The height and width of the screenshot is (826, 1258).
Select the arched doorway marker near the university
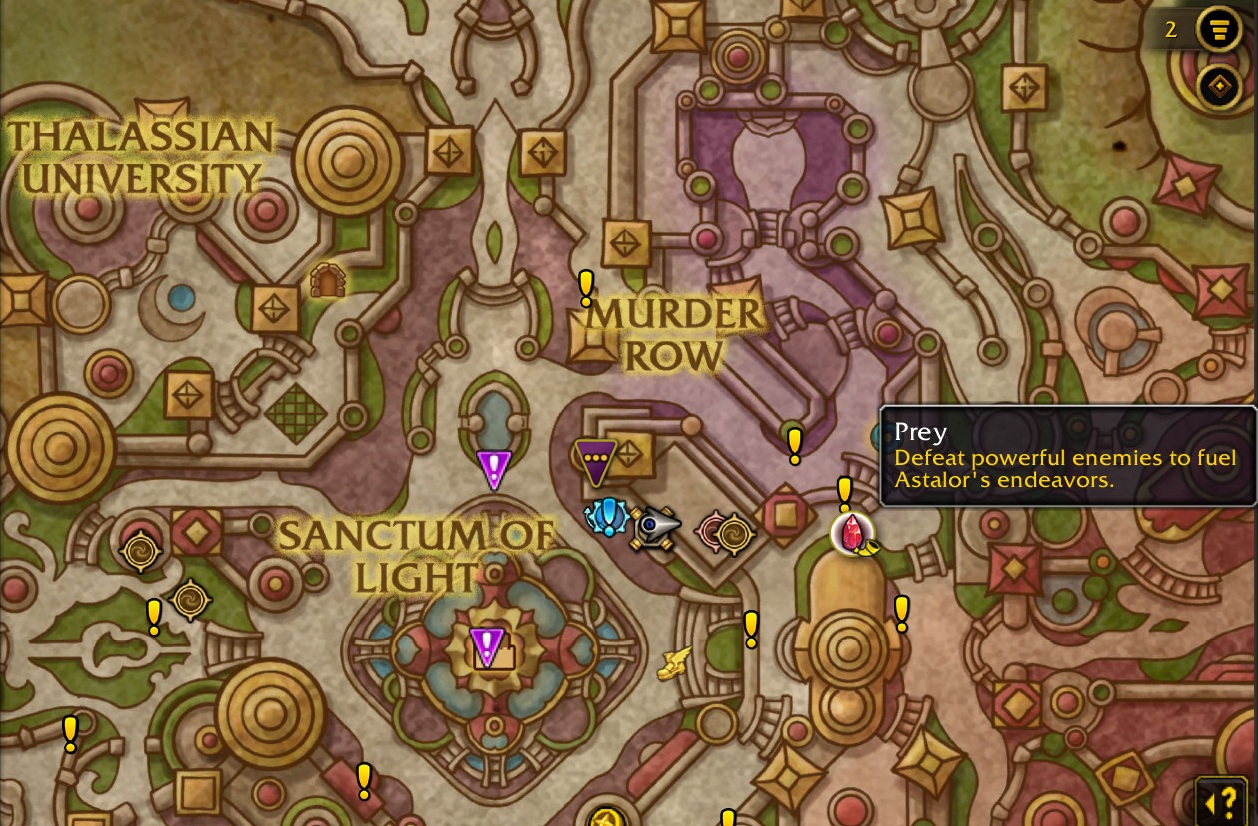point(327,281)
